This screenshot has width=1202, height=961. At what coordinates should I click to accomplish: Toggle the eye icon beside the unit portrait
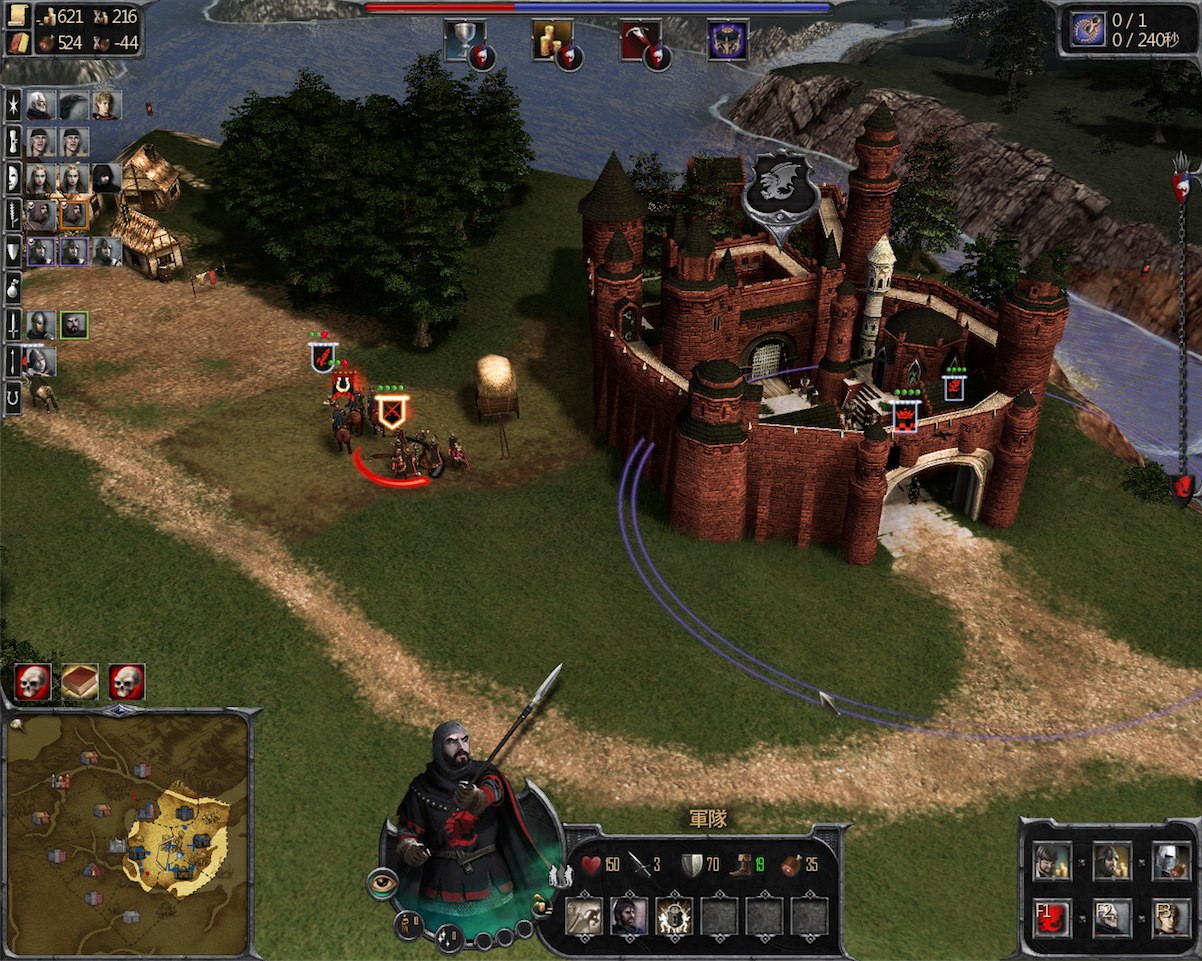tap(382, 883)
